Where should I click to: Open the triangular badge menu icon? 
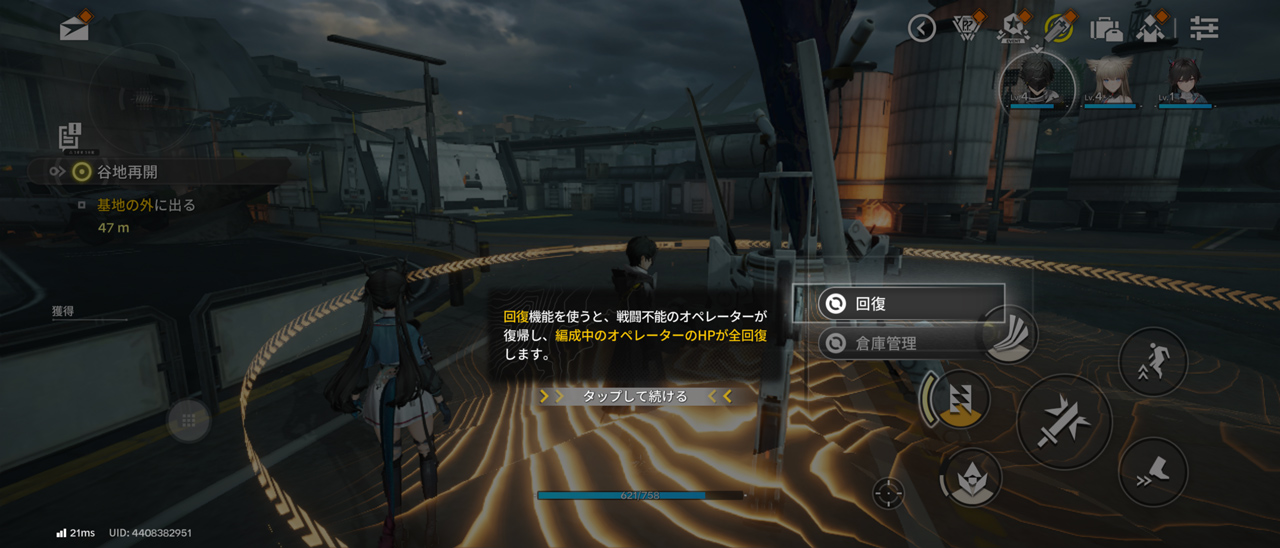tap(966, 28)
